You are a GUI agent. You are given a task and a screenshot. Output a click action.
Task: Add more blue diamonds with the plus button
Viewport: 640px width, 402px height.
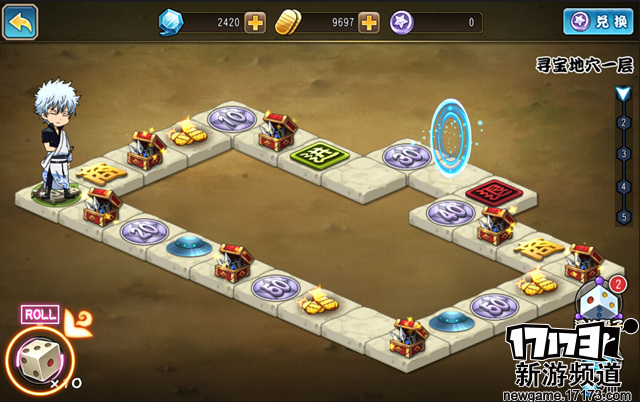(255, 22)
